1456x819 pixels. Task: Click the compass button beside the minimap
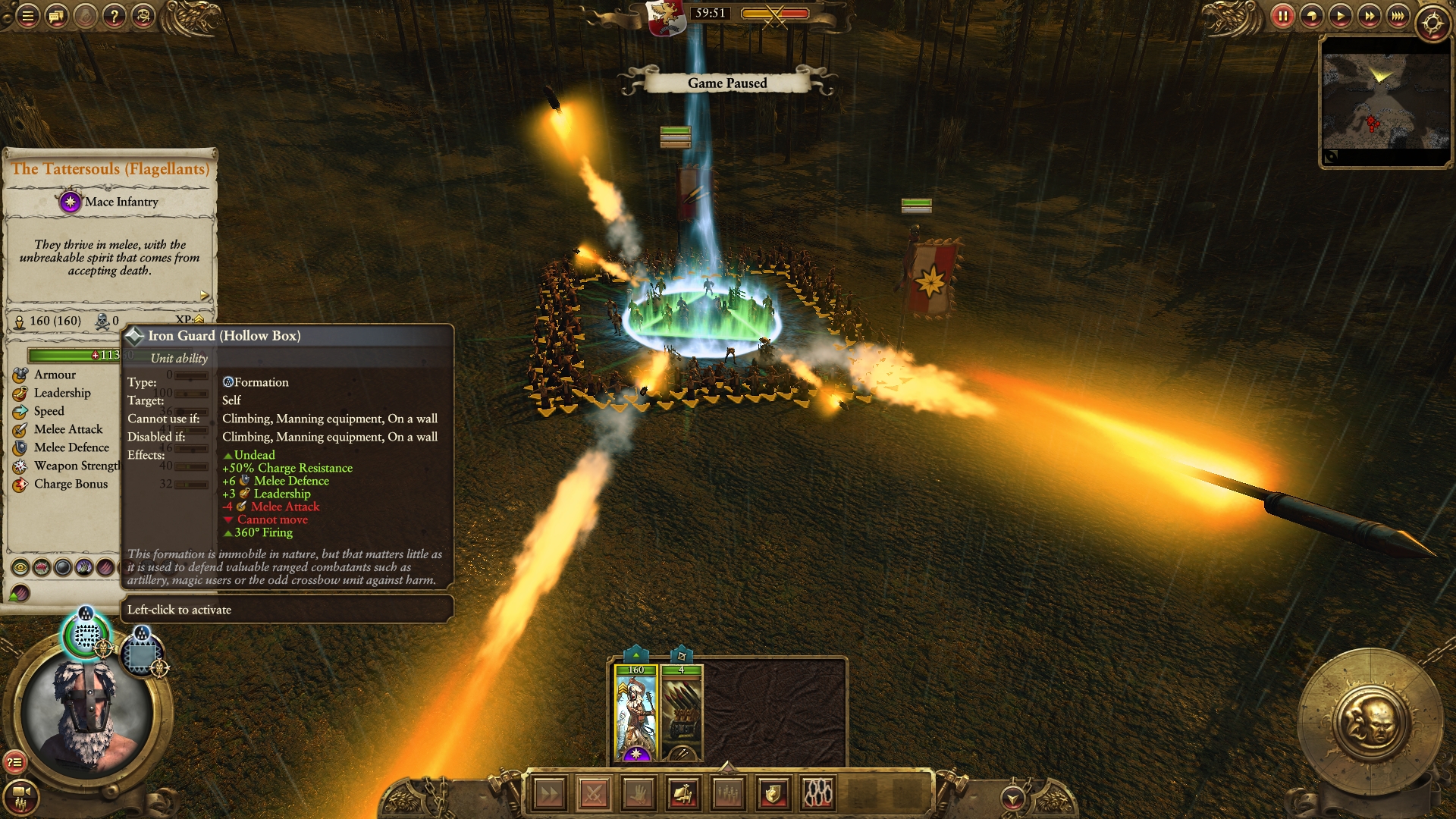(1432, 23)
